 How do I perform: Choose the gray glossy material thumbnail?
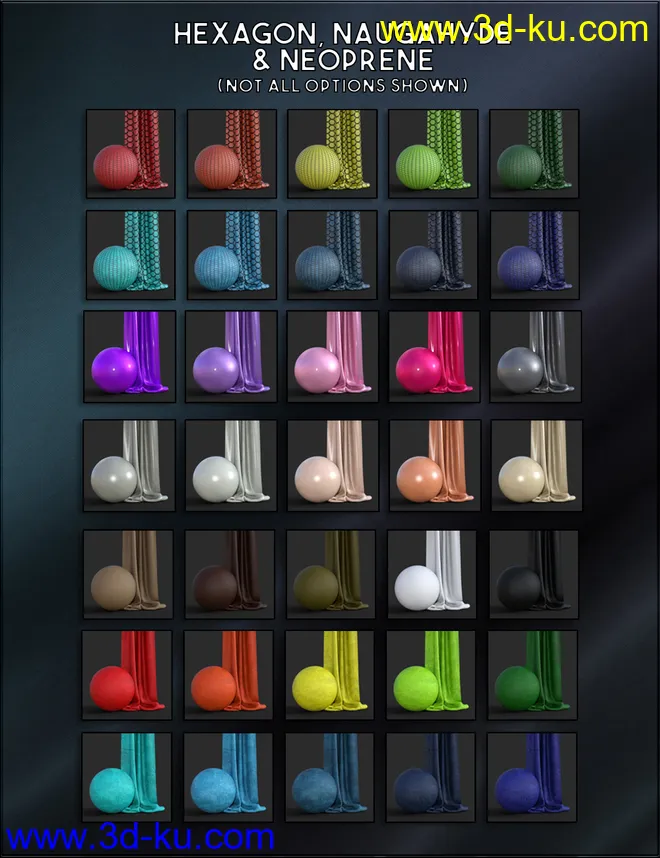point(534,356)
